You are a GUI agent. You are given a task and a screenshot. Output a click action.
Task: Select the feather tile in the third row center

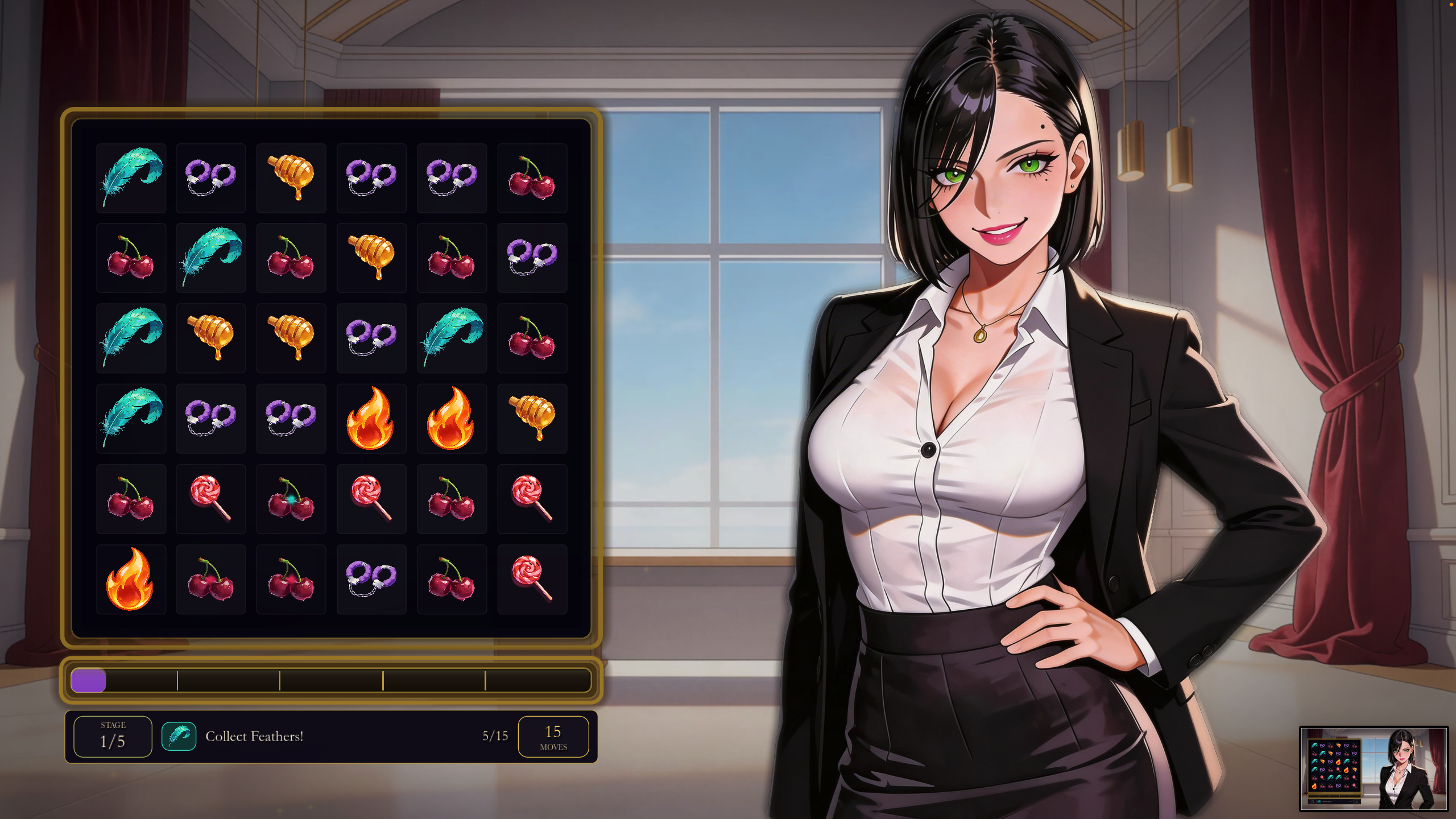point(452,338)
